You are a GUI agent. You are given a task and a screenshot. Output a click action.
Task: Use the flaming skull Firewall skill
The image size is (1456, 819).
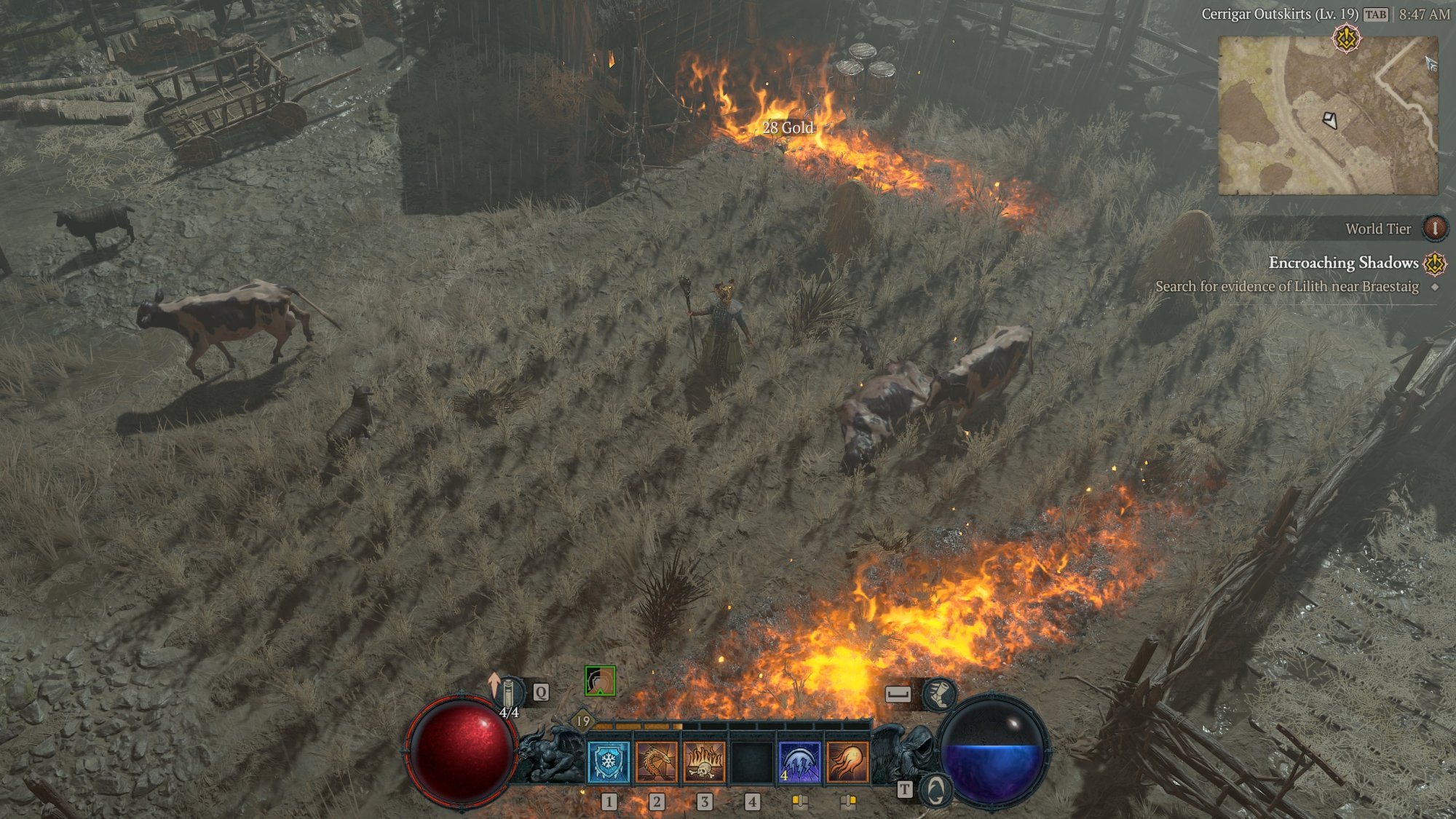[x=704, y=761]
